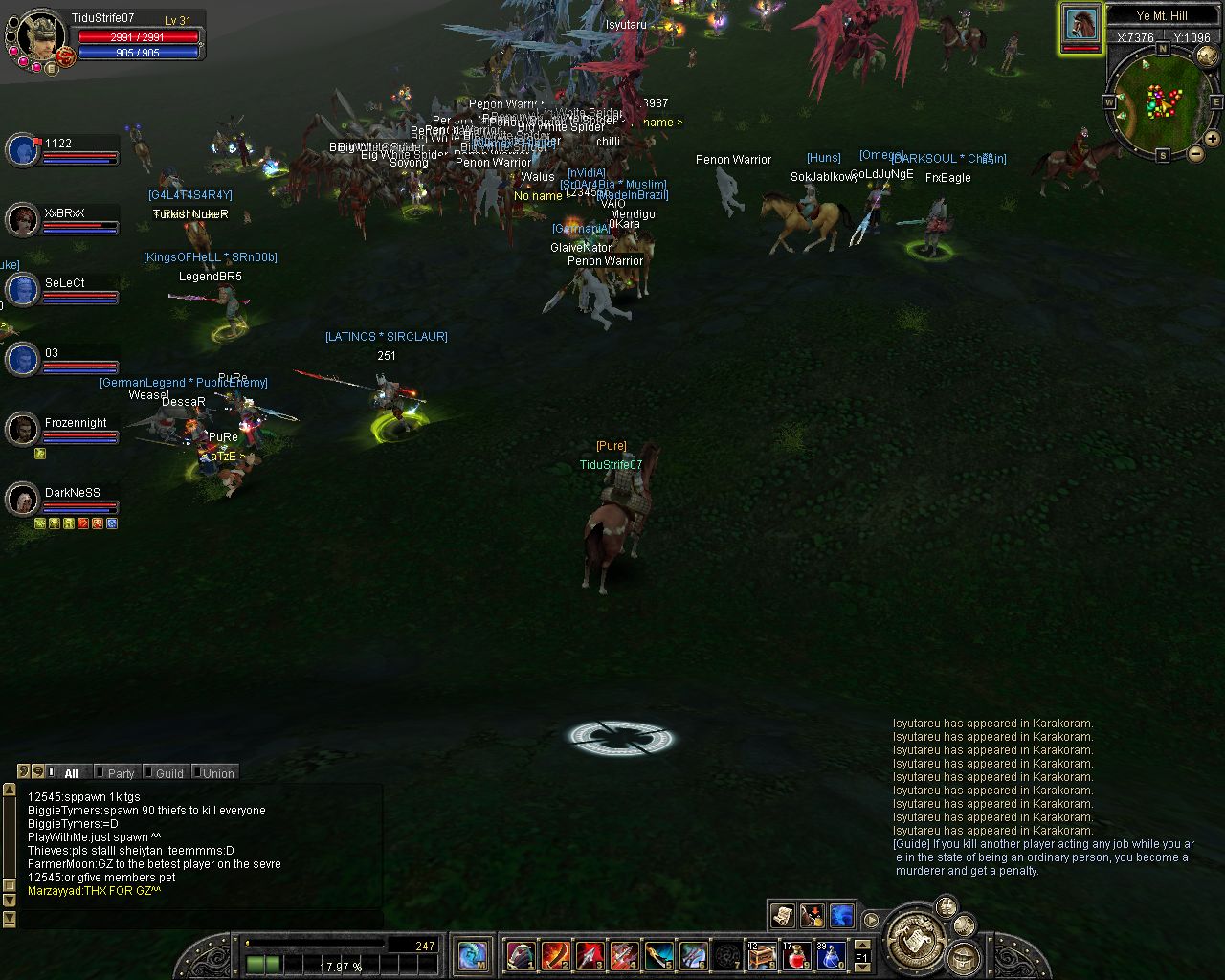Toggle the Guild chat channel checkbox

(x=148, y=772)
